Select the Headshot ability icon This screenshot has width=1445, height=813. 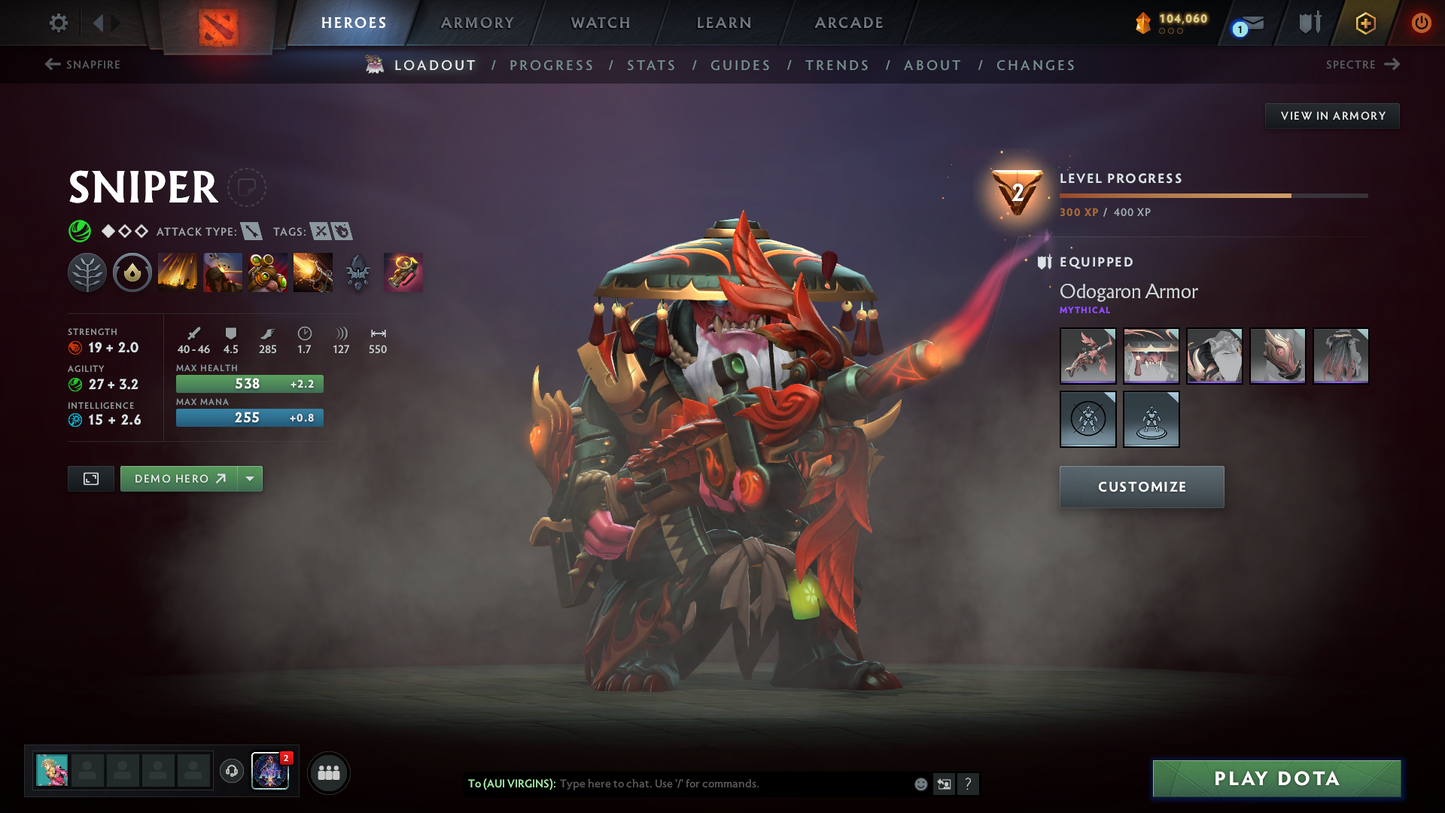pos(223,271)
